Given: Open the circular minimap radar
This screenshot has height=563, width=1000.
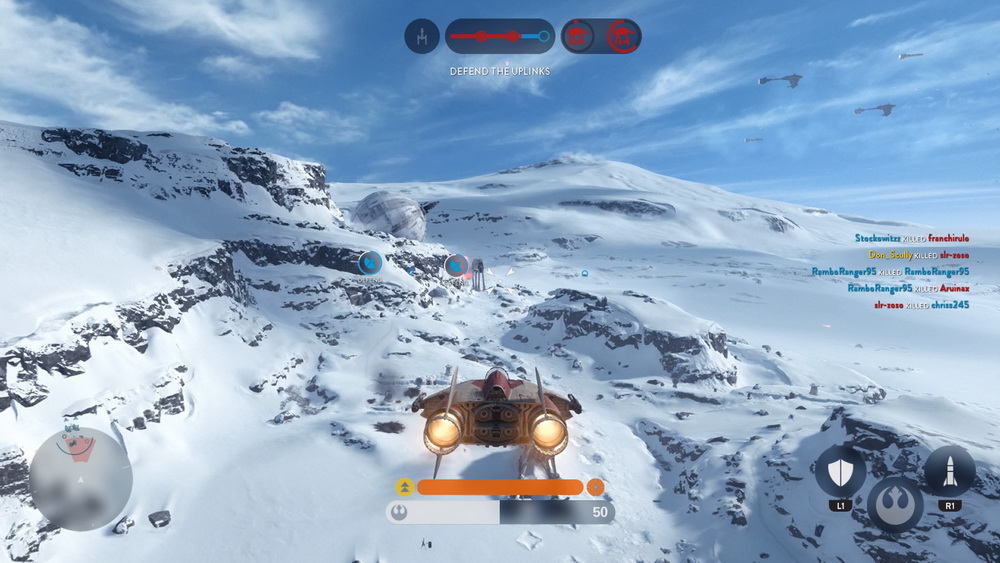Looking at the screenshot, I should coord(80,478).
